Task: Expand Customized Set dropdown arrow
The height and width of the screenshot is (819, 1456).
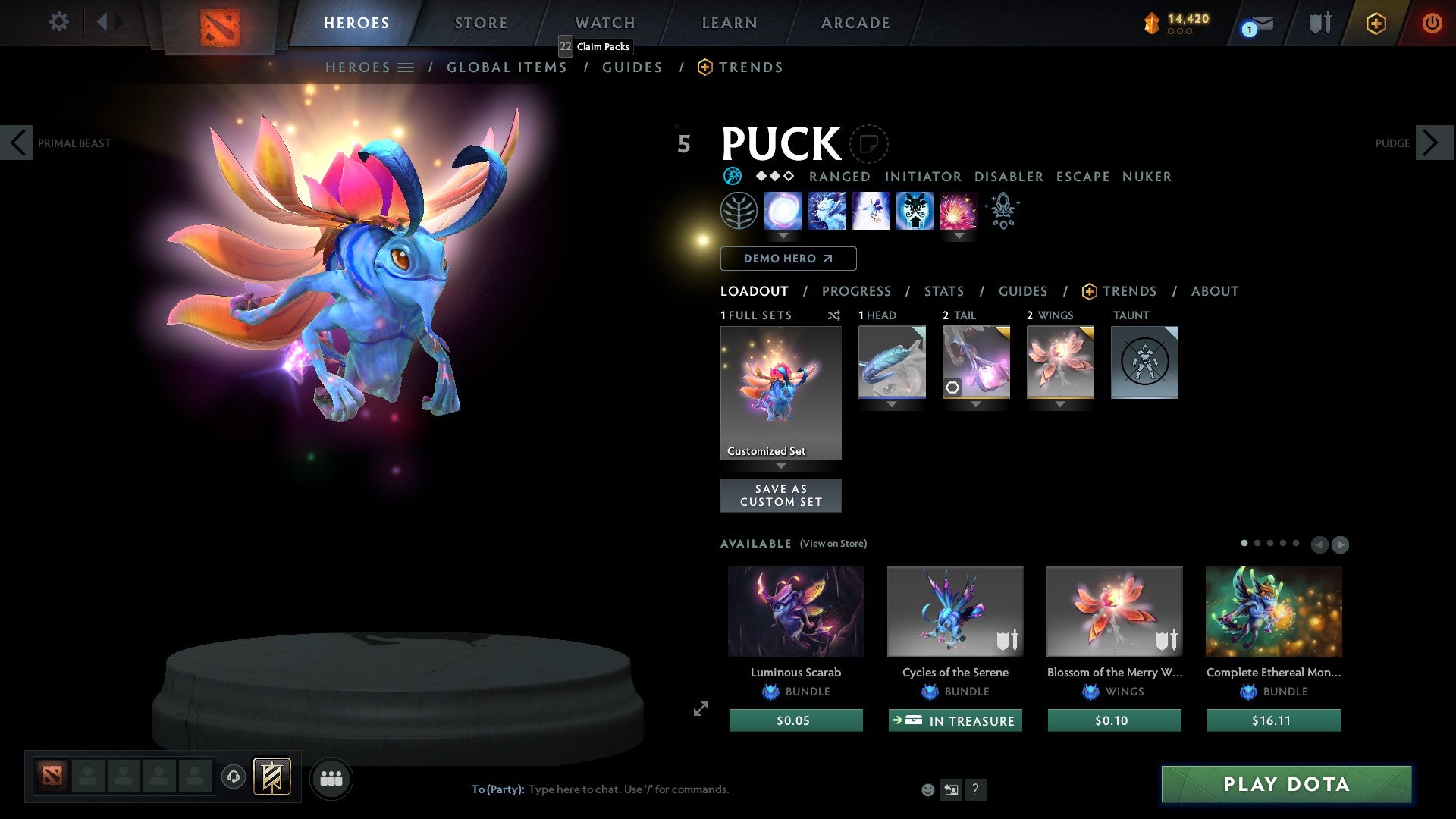Action: [780, 466]
